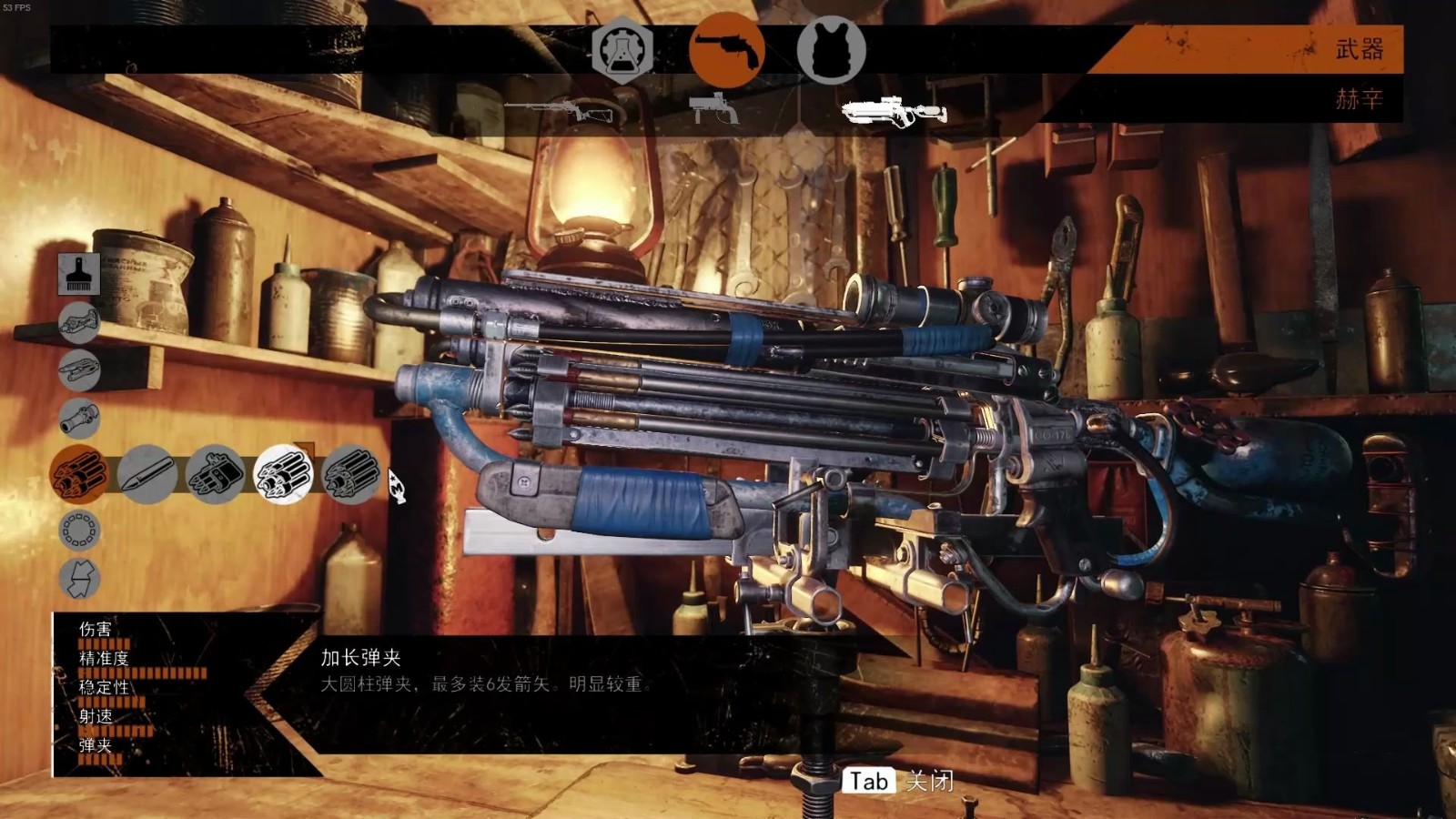Open the scope attachment category
Screen dimensions: 1456x819
tap(79, 420)
